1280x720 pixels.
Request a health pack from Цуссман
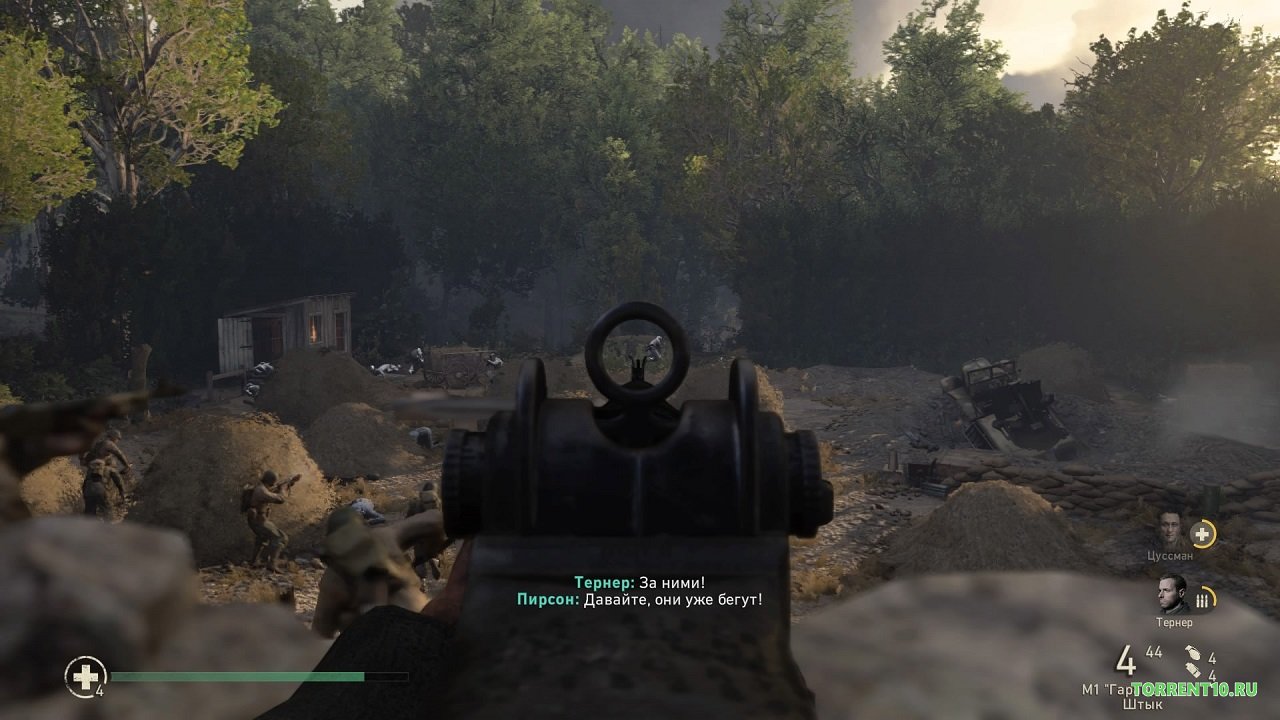point(1203,534)
